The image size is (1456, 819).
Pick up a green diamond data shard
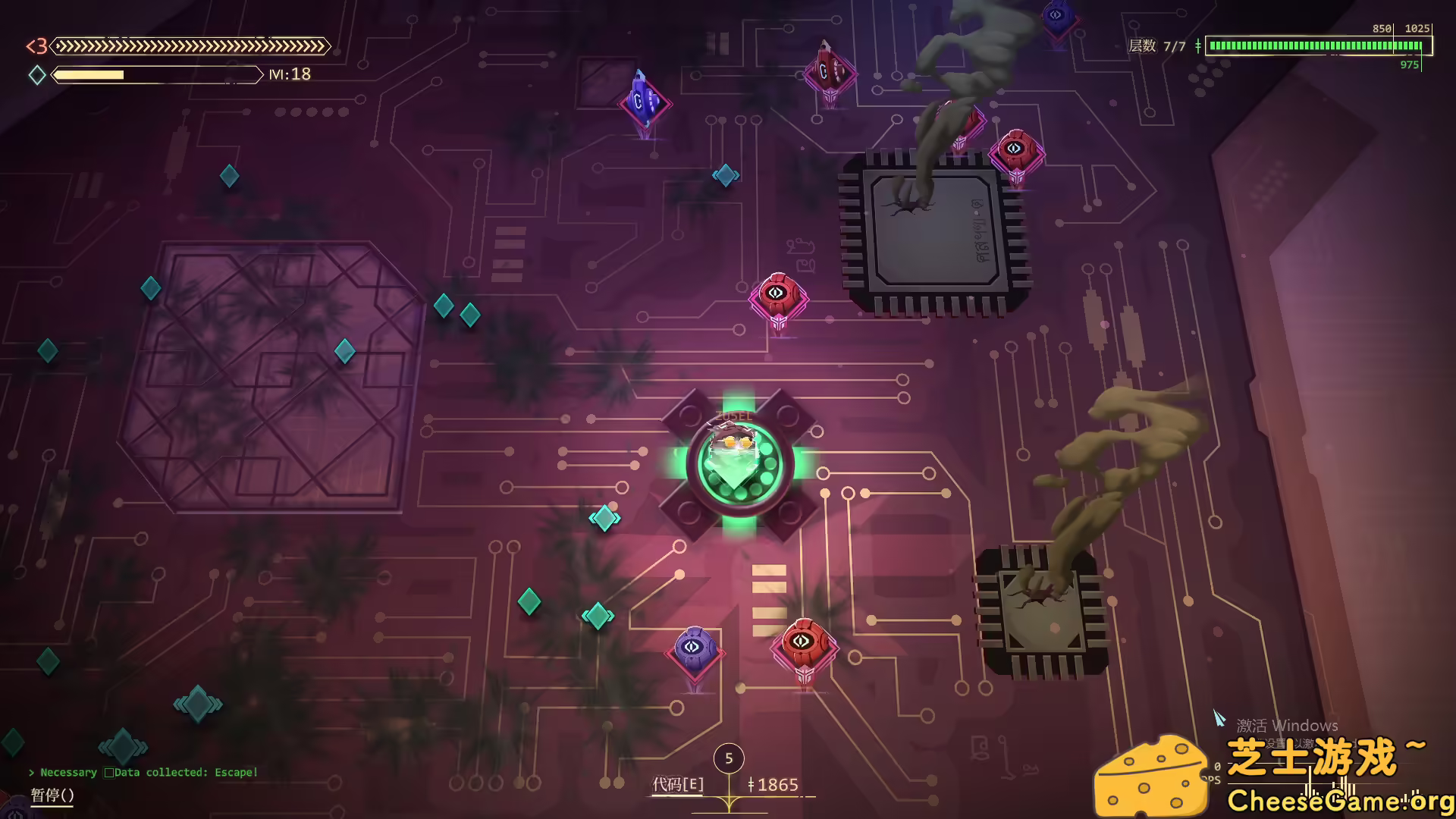click(529, 602)
